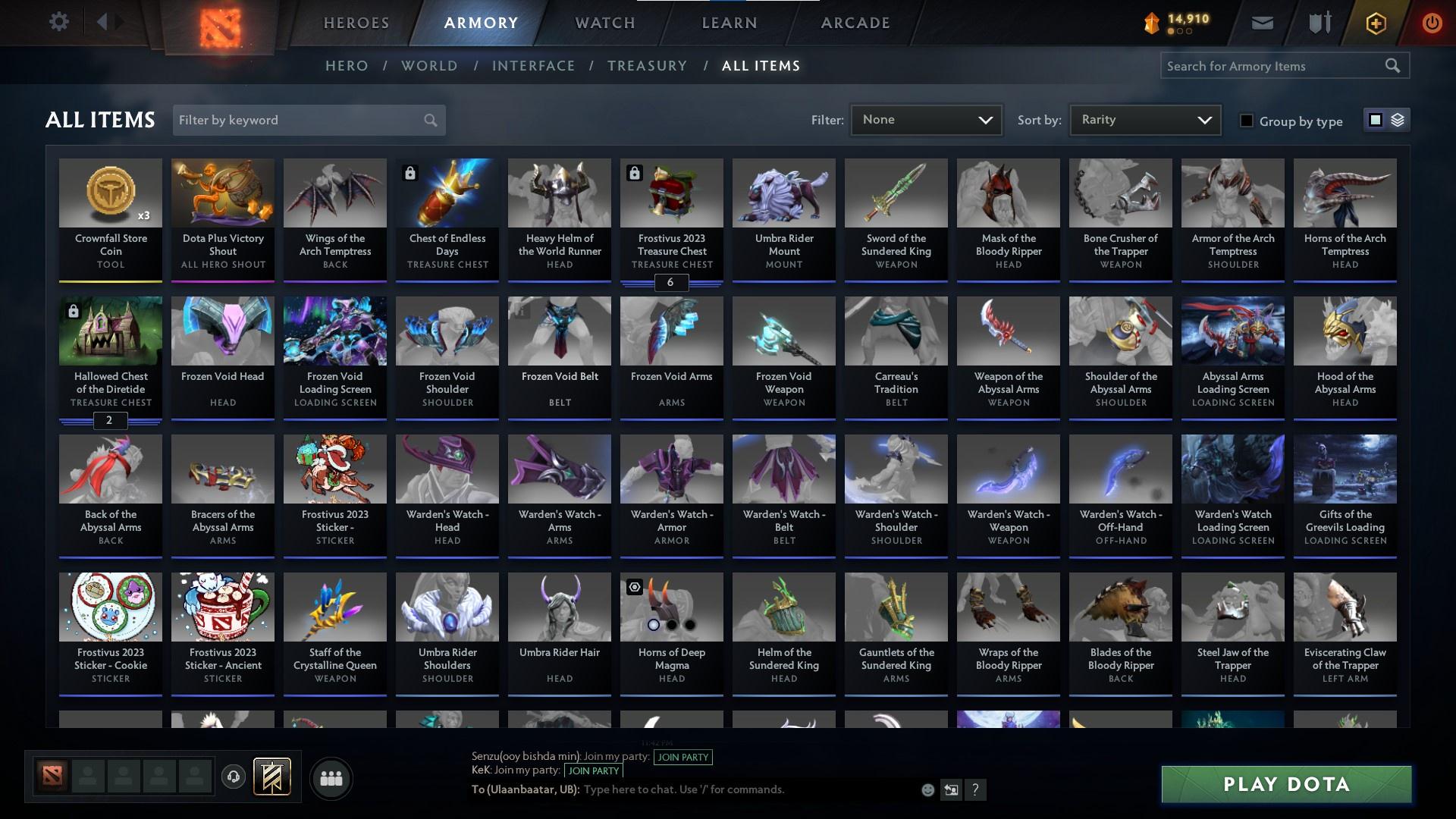1456x819 pixels.
Task: Click the power/exit button
Action: [x=1432, y=22]
